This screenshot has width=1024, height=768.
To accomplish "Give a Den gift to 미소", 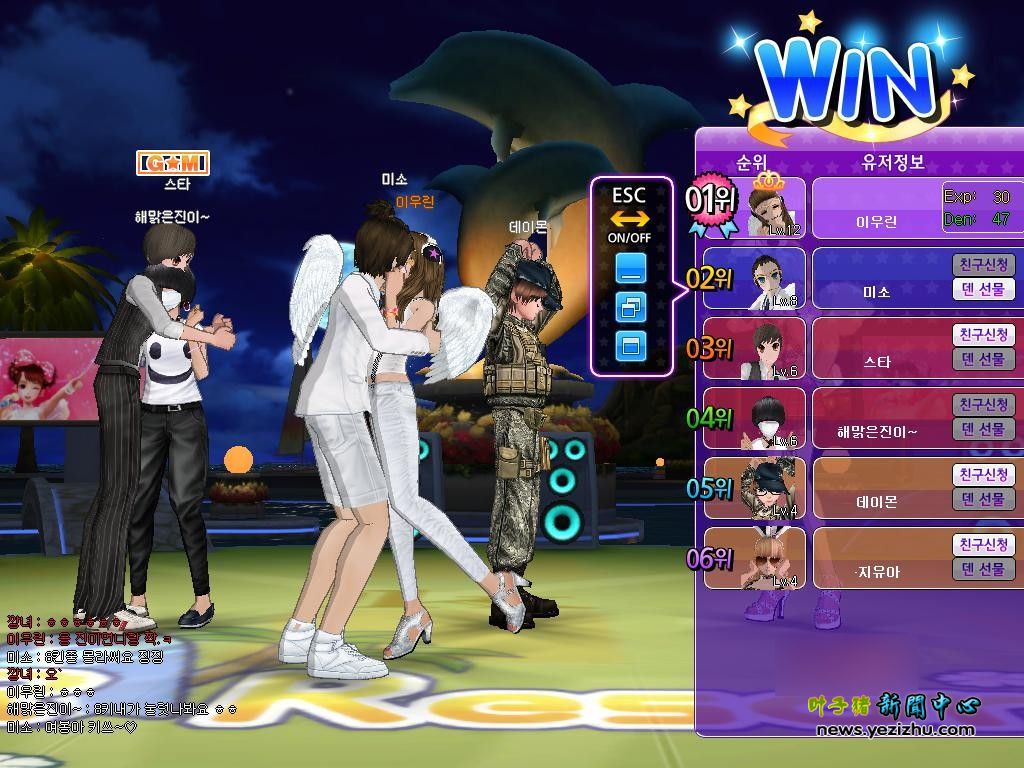I will [x=983, y=290].
